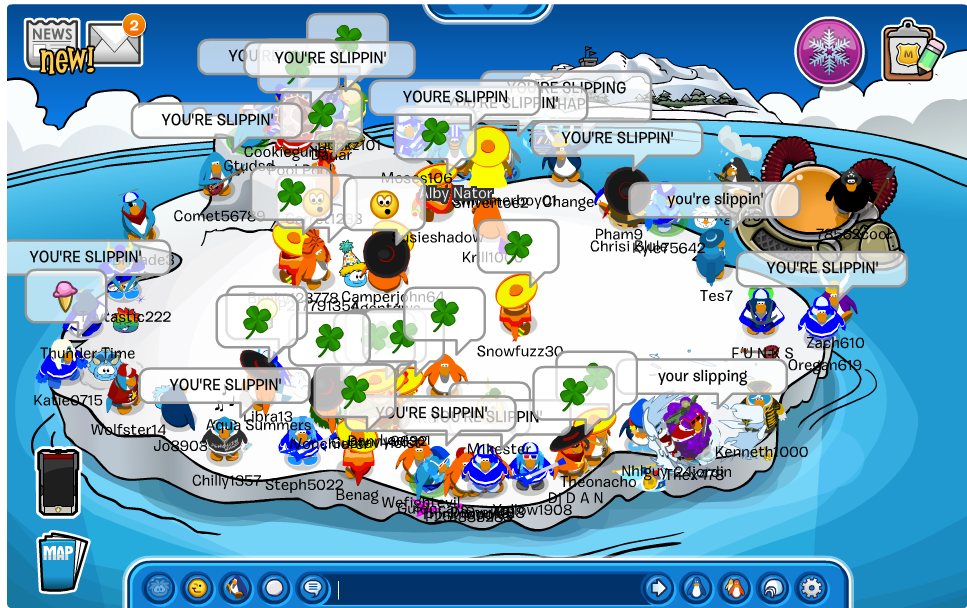Click the purple snowflake icon
The width and height of the screenshot is (967, 608).
829,51
